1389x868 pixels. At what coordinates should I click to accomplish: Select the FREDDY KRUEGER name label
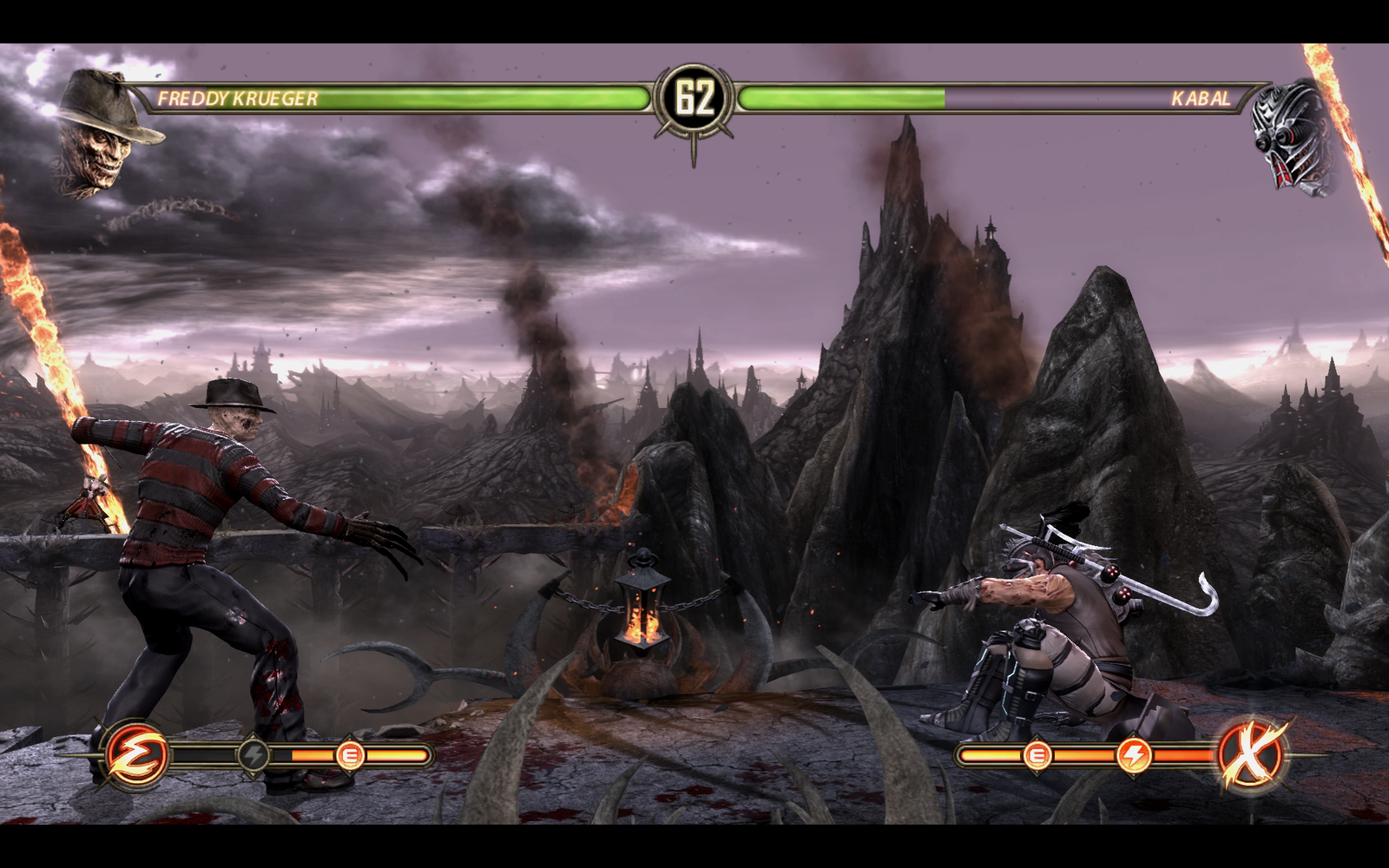coord(236,99)
